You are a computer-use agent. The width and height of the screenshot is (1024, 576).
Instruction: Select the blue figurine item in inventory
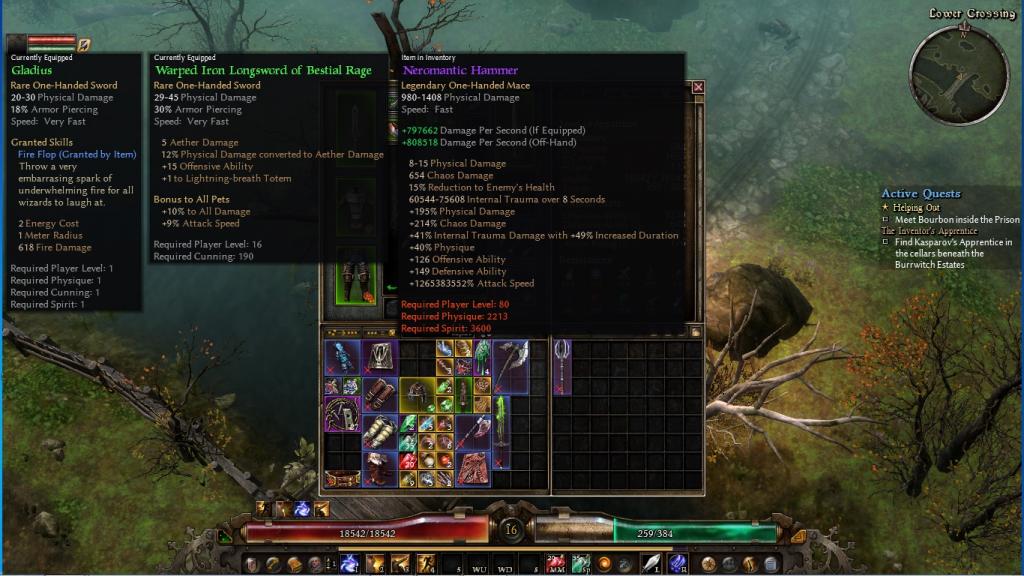[342, 358]
